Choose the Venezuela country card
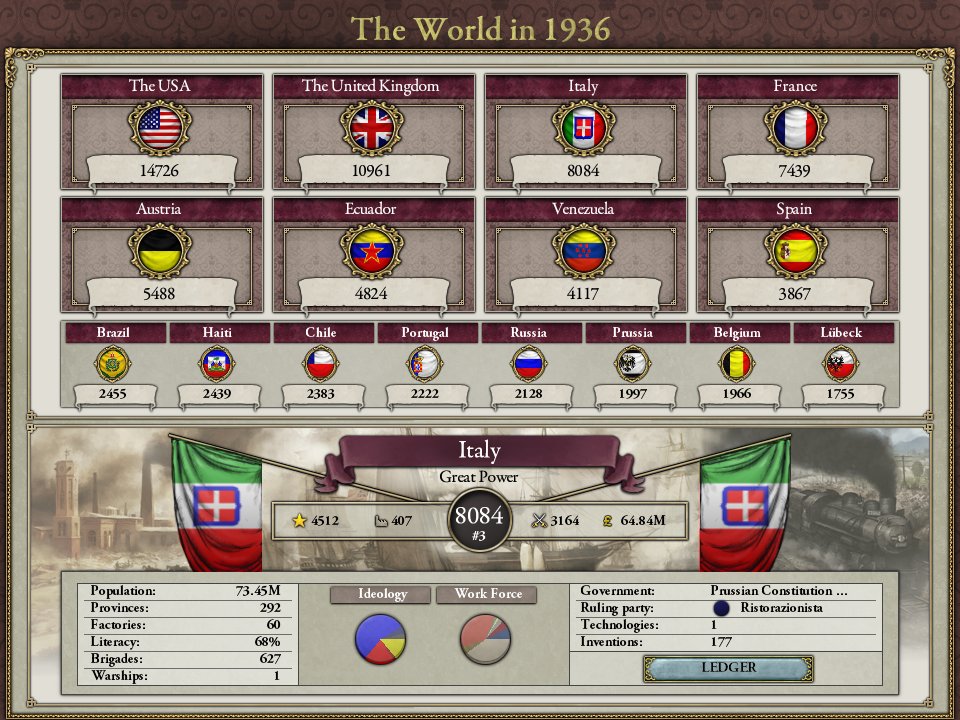The height and width of the screenshot is (720, 960). pos(584,252)
